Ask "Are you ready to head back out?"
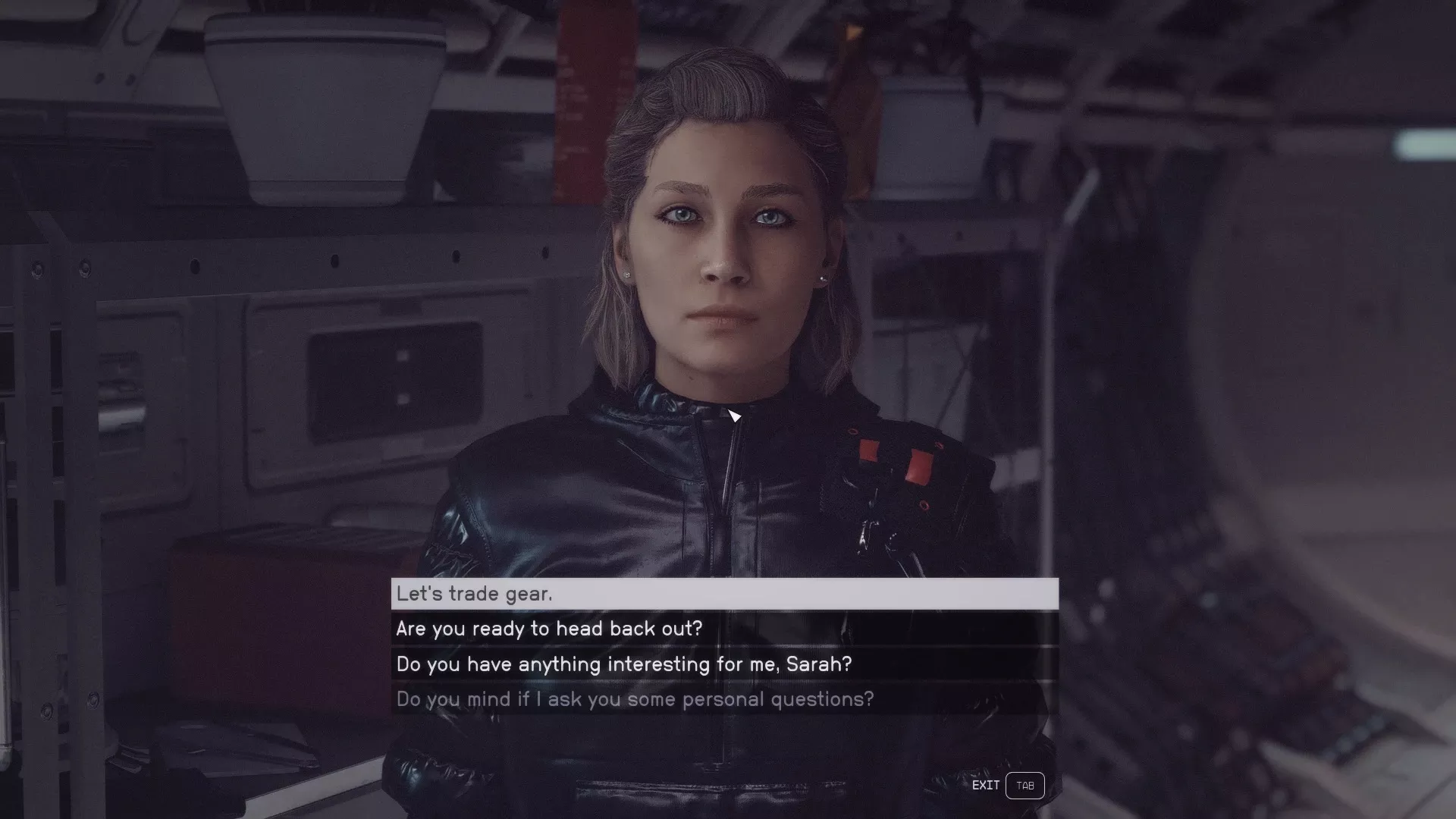 click(724, 629)
